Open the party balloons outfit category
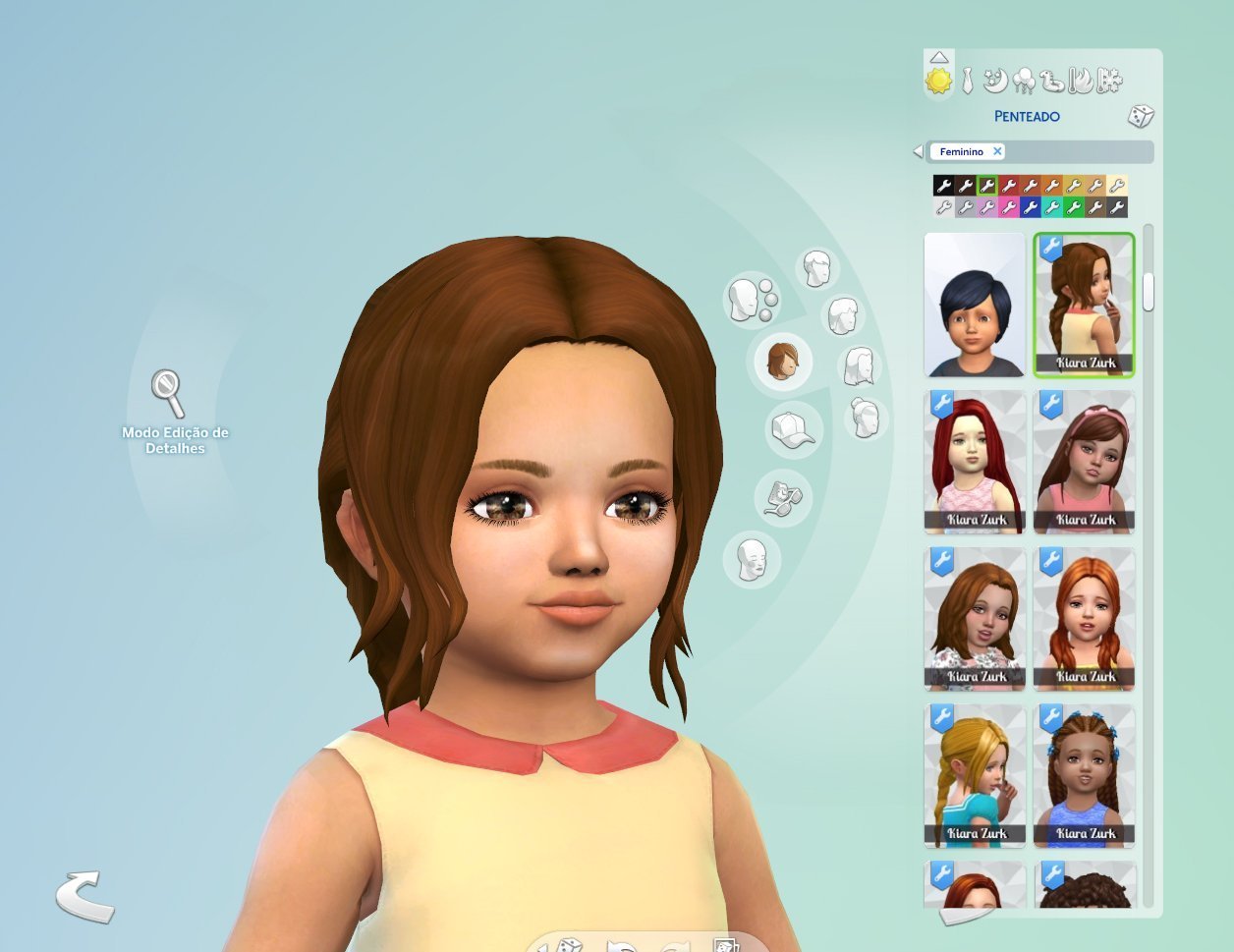The image size is (1234, 952). [1023, 81]
